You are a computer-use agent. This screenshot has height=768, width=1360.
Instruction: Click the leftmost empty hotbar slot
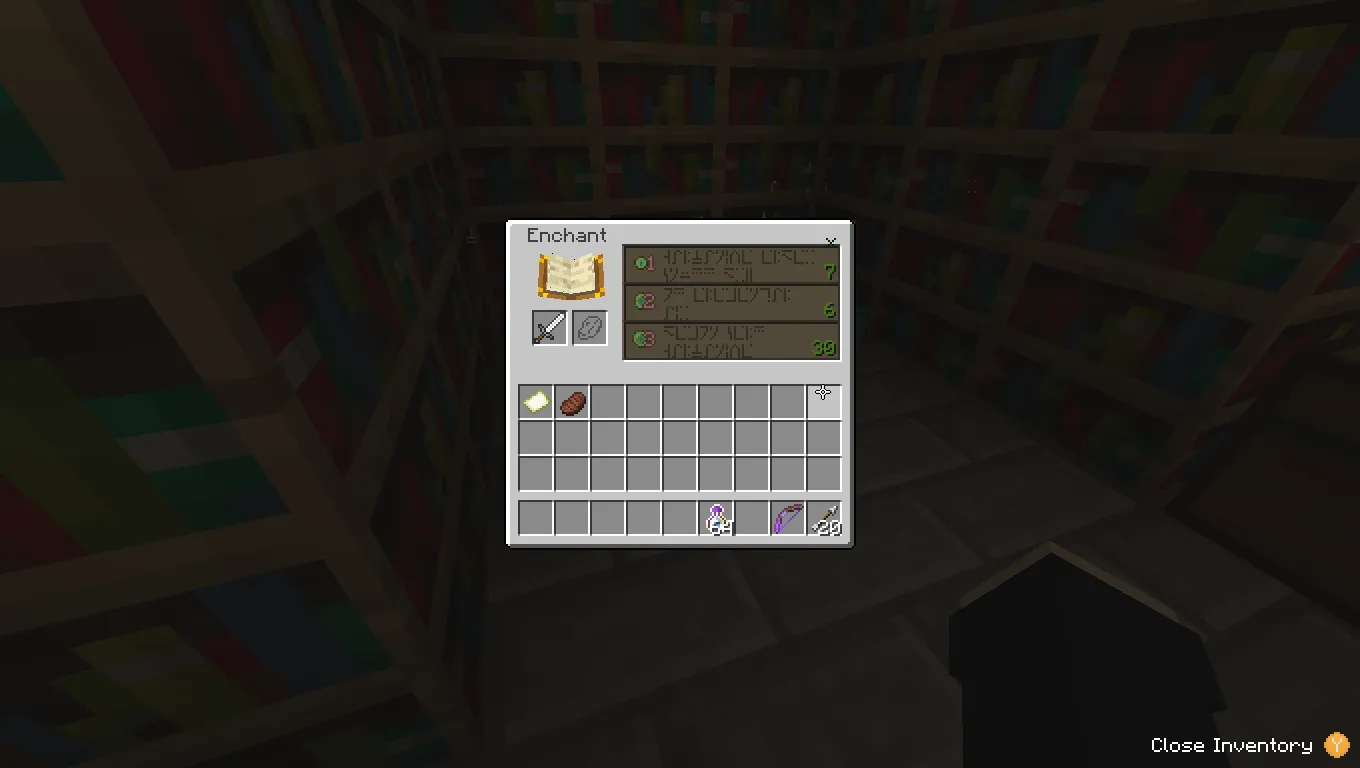(534, 518)
